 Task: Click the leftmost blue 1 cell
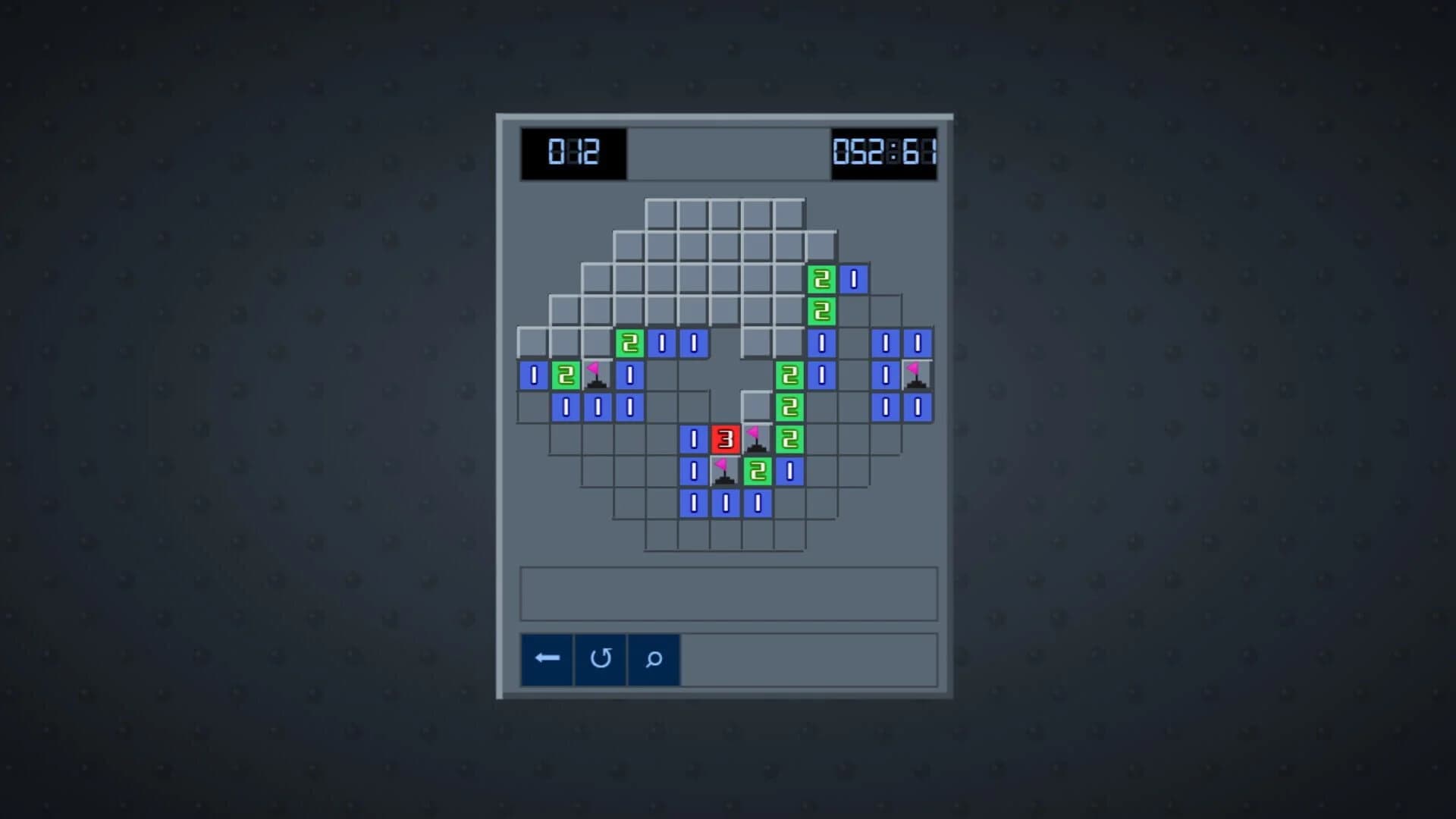(x=532, y=375)
